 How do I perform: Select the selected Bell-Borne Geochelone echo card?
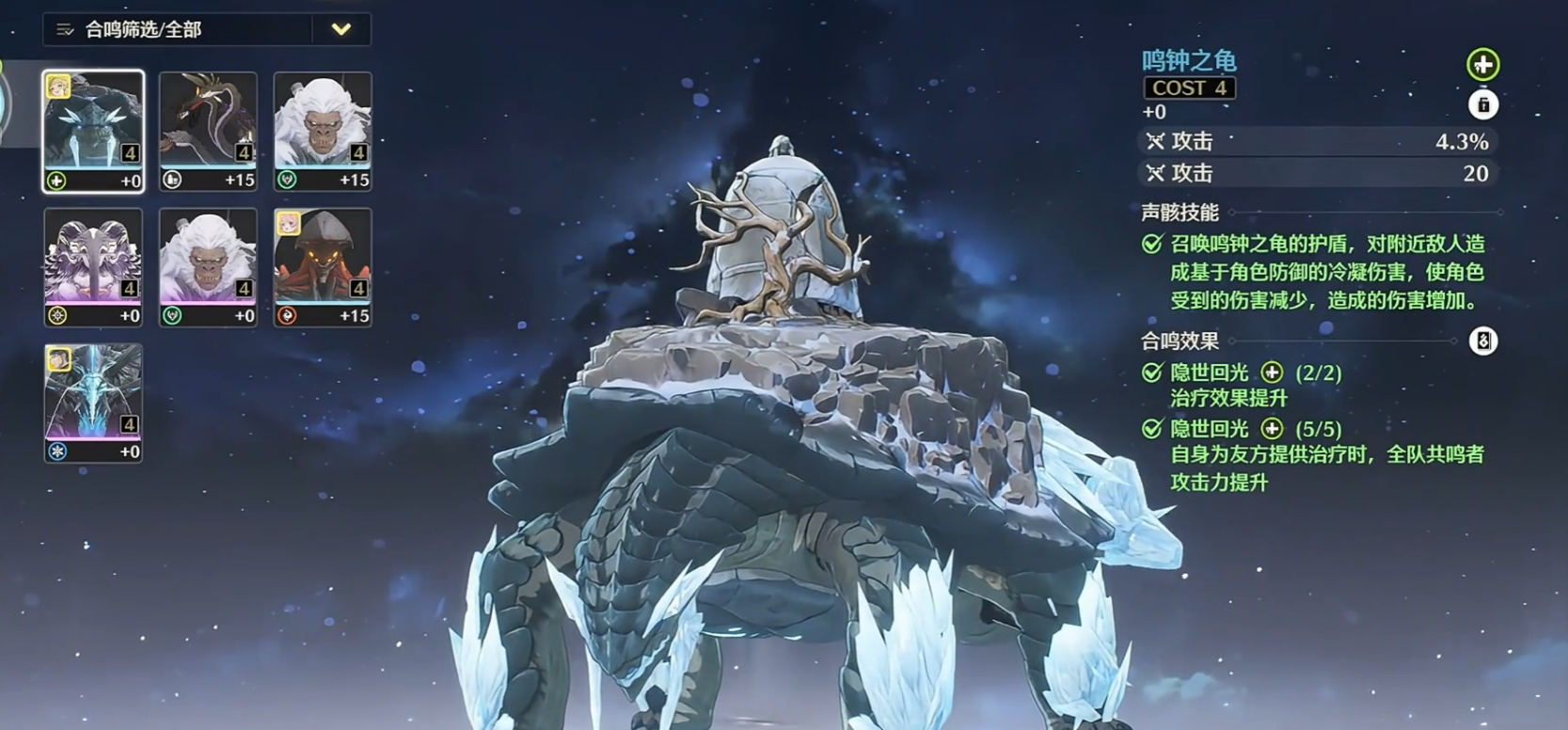pos(93,131)
